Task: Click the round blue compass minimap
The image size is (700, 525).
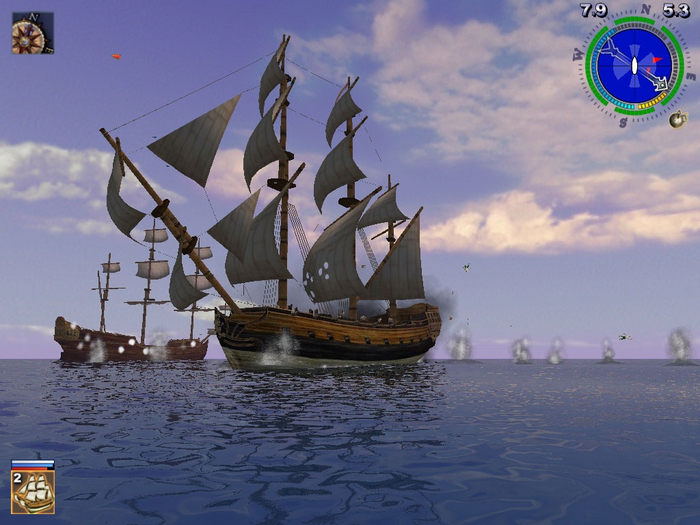Action: click(x=633, y=65)
